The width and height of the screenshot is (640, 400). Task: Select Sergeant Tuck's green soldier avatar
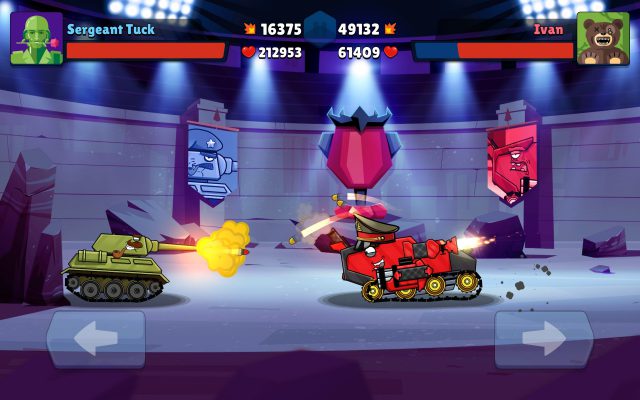(37, 39)
